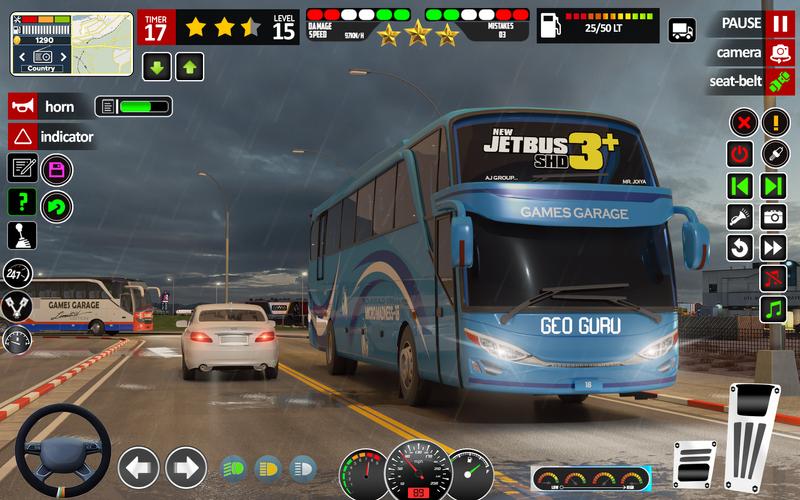Click the red power button icon
Image resolution: width=800 pixels, height=500 pixels.
pyautogui.click(x=740, y=154)
